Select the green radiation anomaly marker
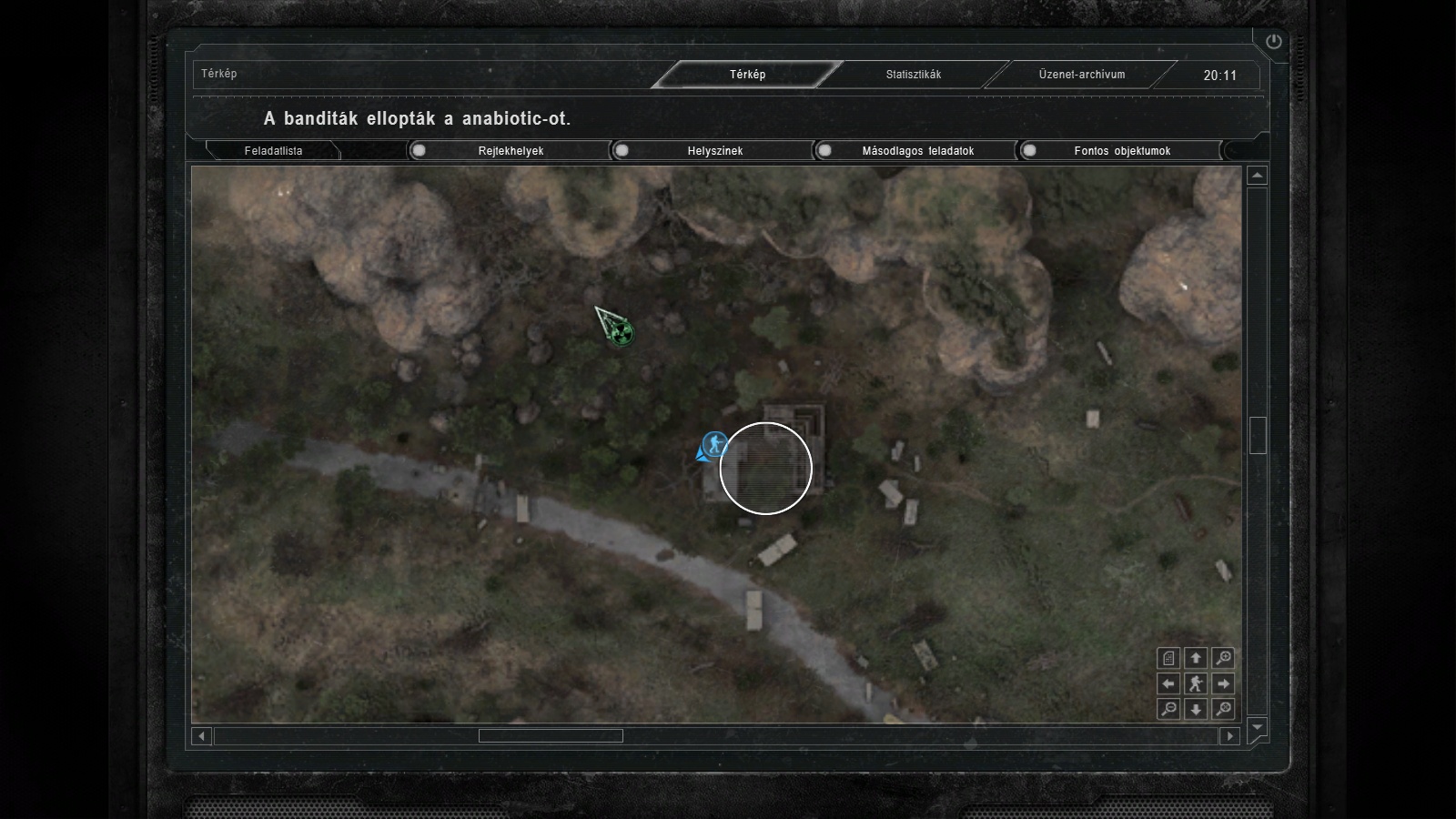Viewport: 1456px width, 819px height. [x=622, y=334]
